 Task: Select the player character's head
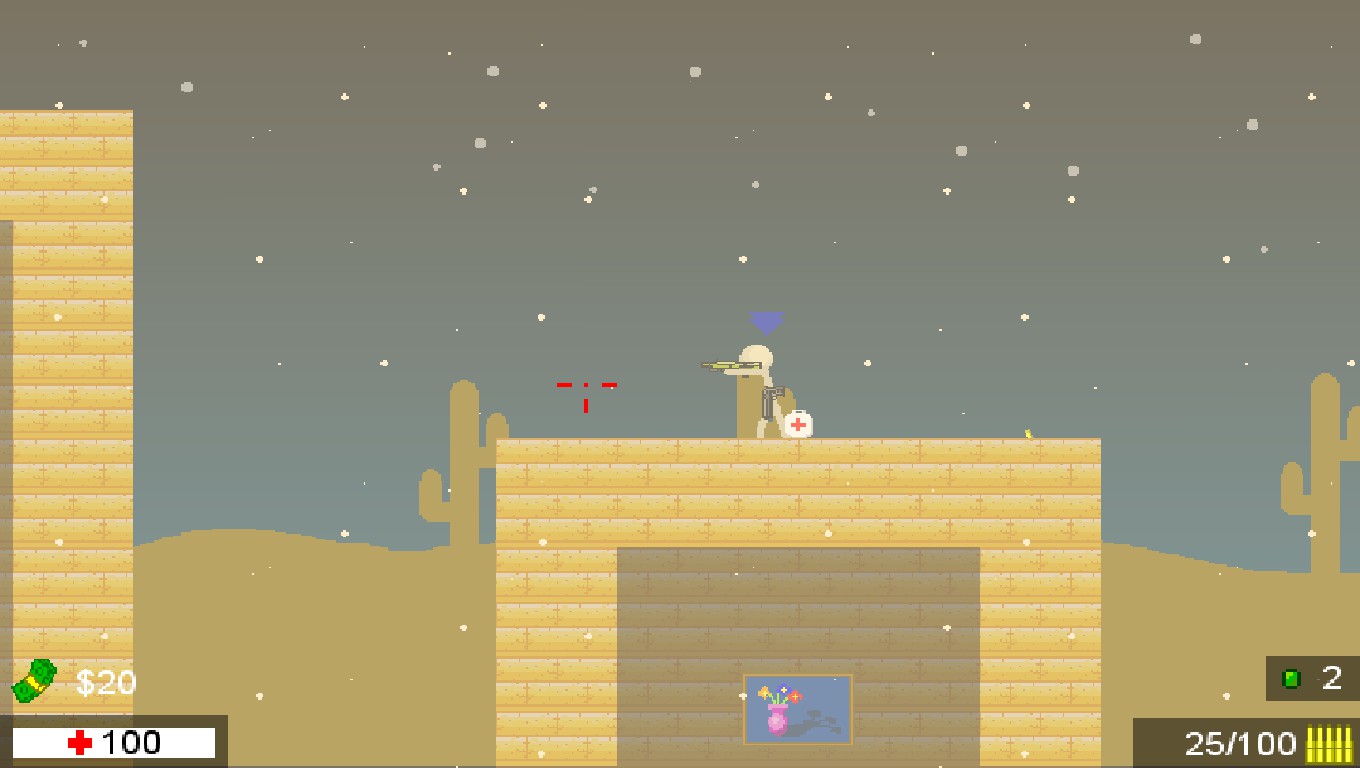pyautogui.click(x=757, y=352)
